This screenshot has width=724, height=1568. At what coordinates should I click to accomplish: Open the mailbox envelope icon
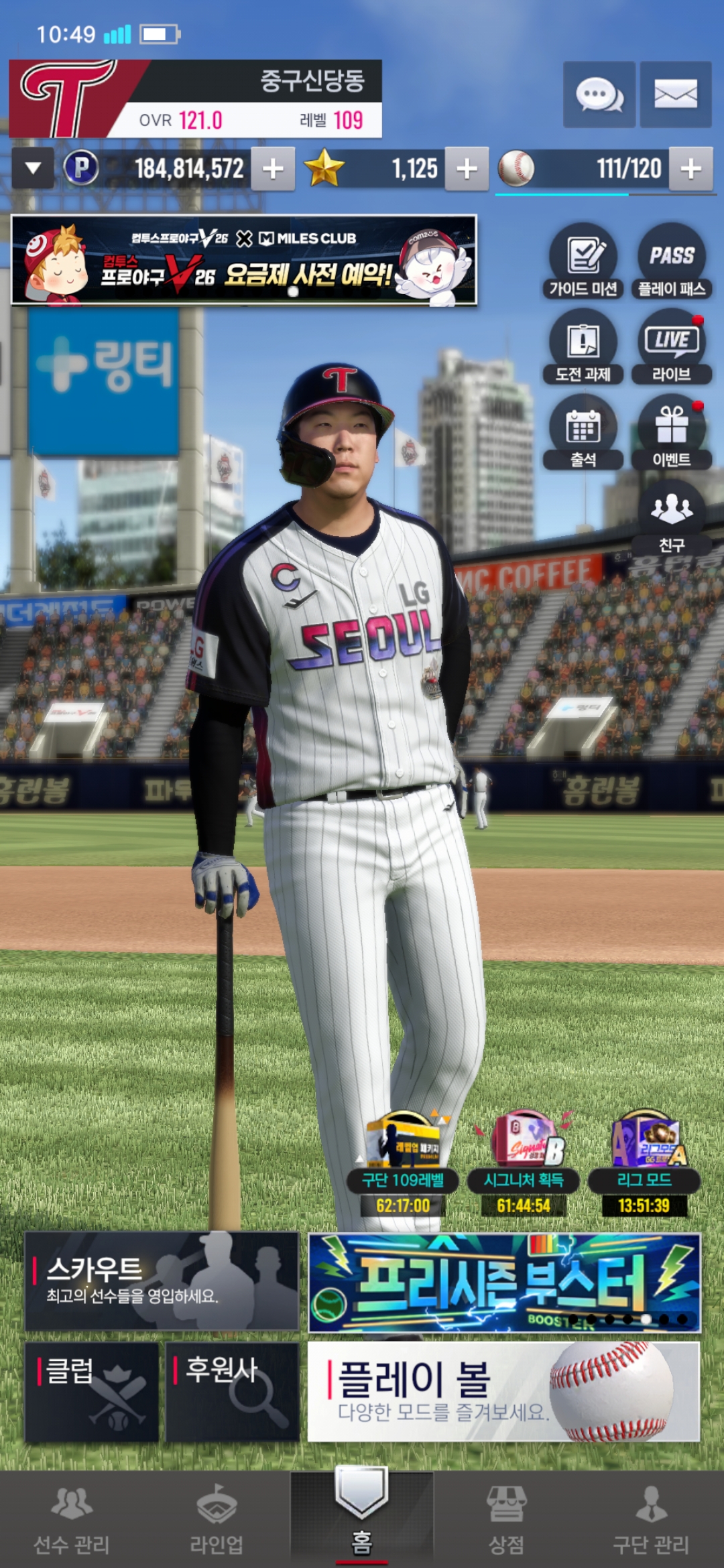pos(675,94)
